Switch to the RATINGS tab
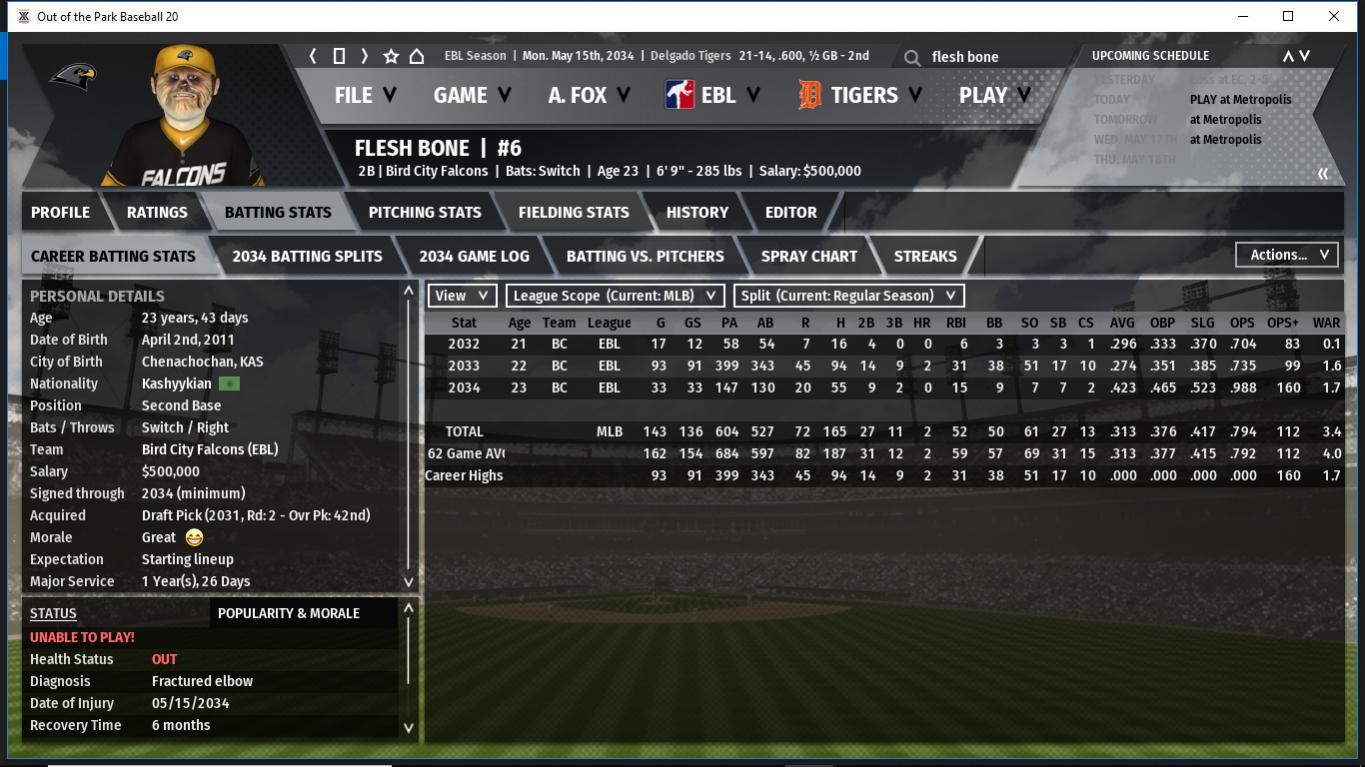The width and height of the screenshot is (1365, 767). [x=157, y=212]
